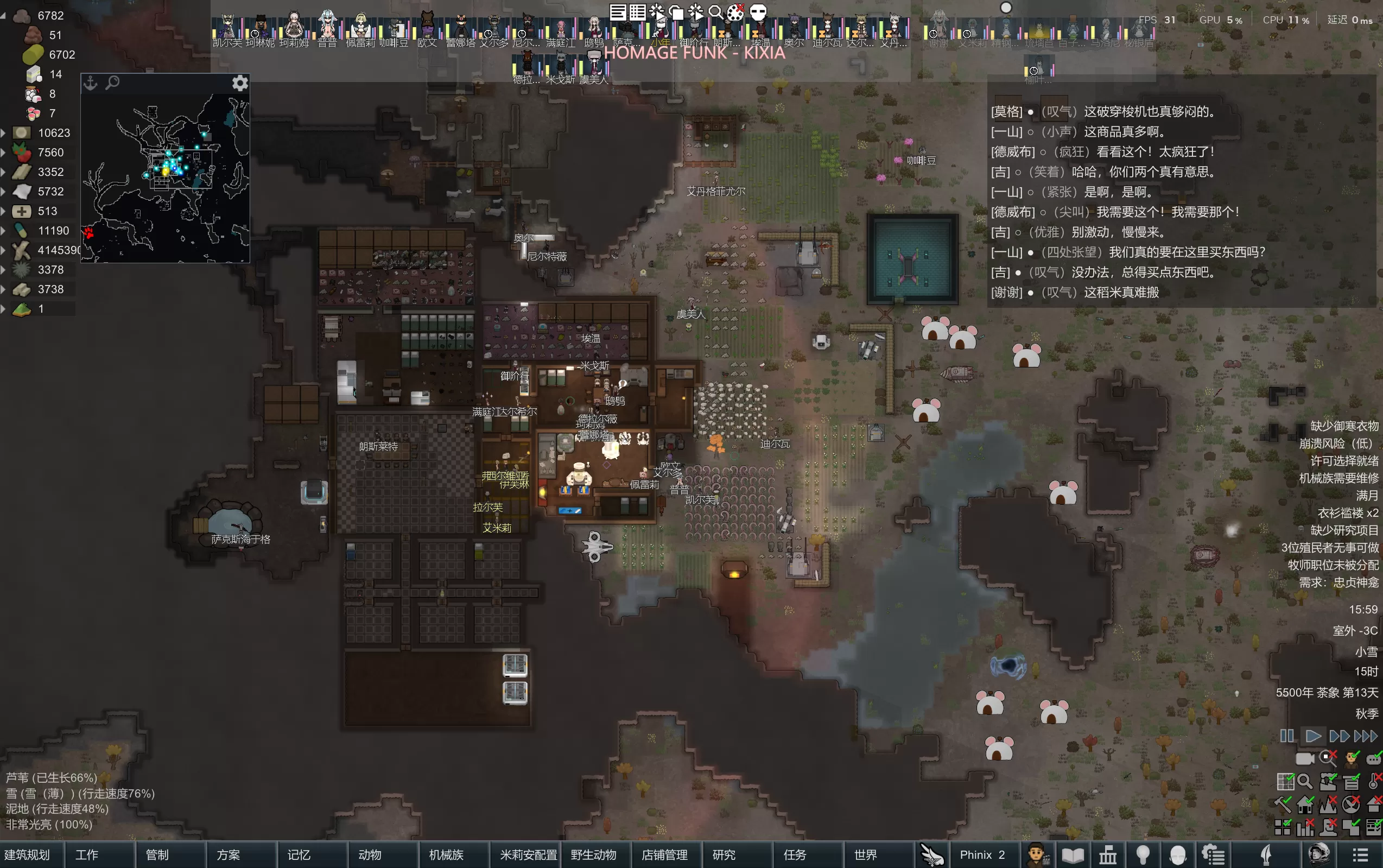Switch to the 管制 restrictions tab
The height and width of the screenshot is (868, 1383).
(157, 855)
